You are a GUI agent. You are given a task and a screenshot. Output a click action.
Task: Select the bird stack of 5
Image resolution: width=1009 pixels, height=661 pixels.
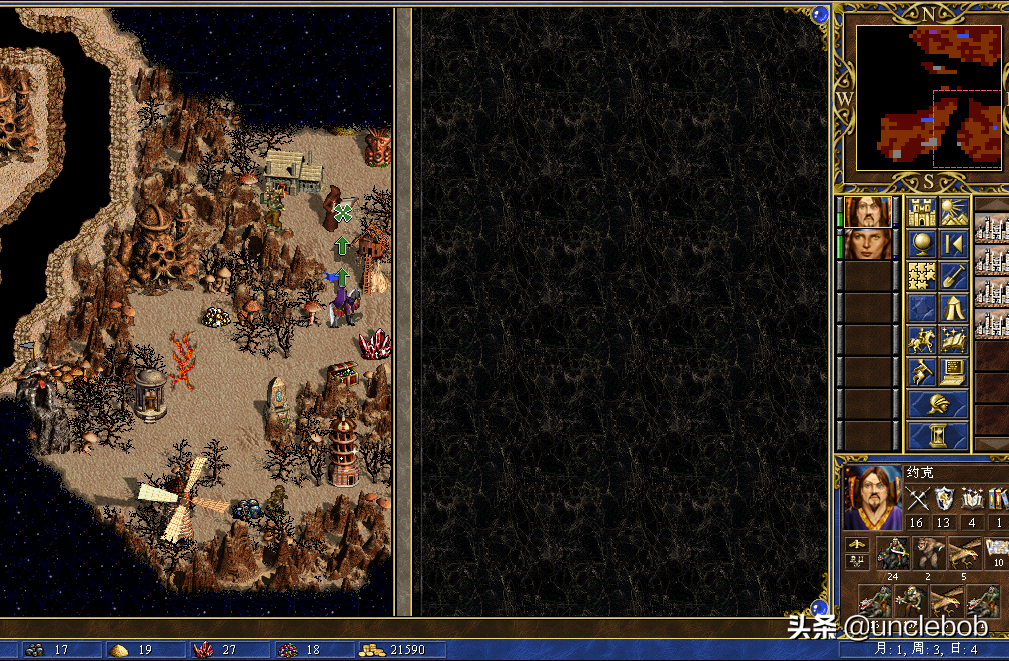(964, 553)
